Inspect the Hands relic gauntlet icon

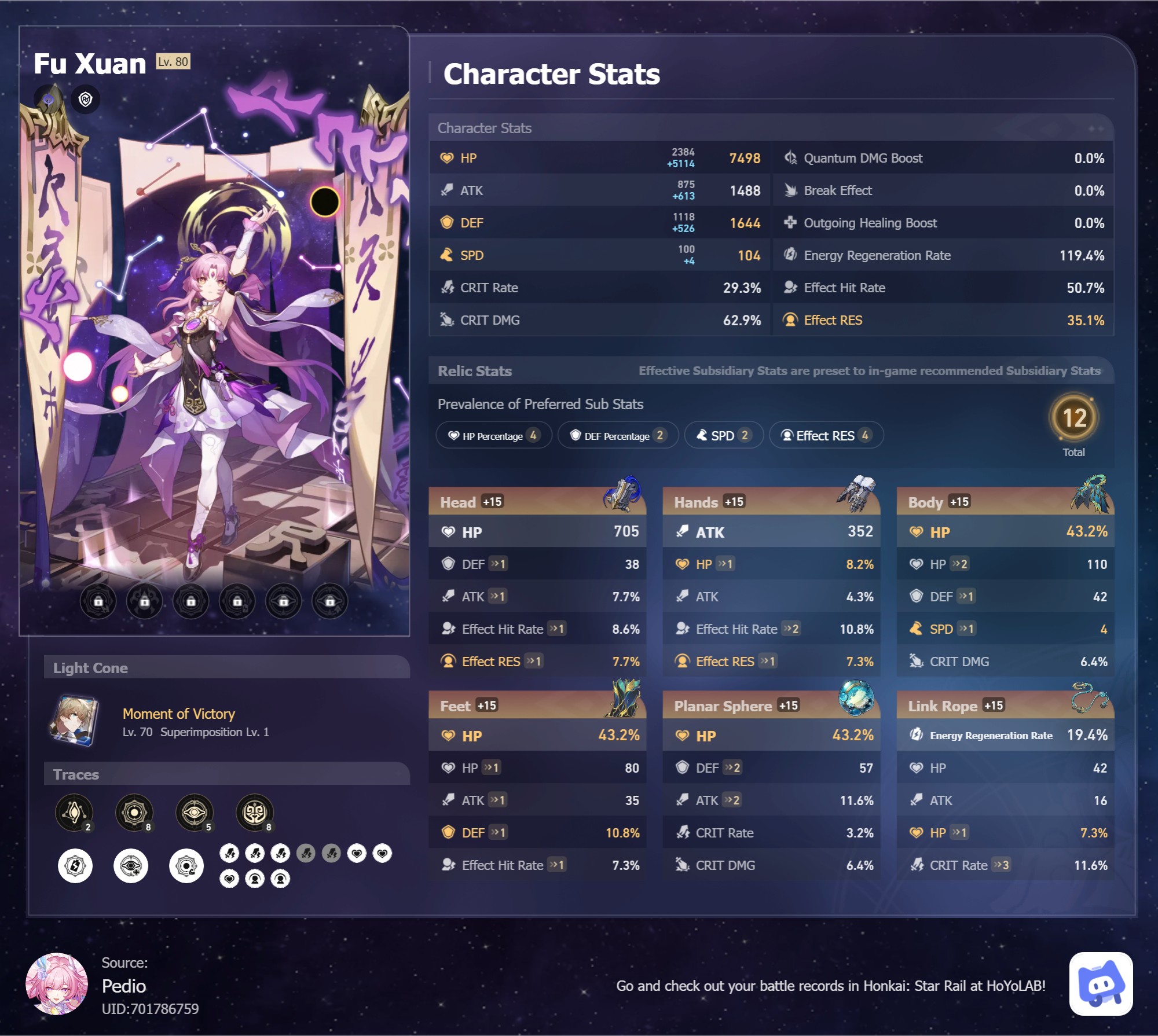coord(856,493)
